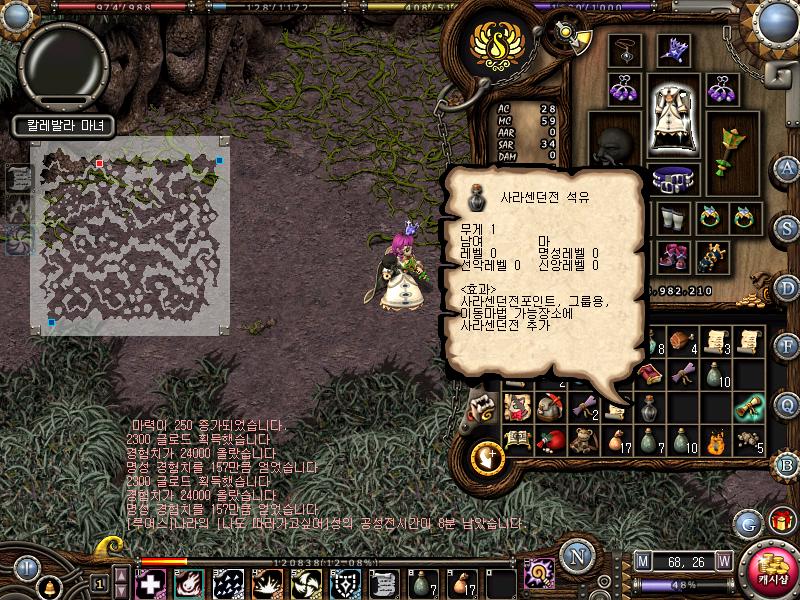Click the round Q side button
The height and width of the screenshot is (600, 800).
pos(787,403)
